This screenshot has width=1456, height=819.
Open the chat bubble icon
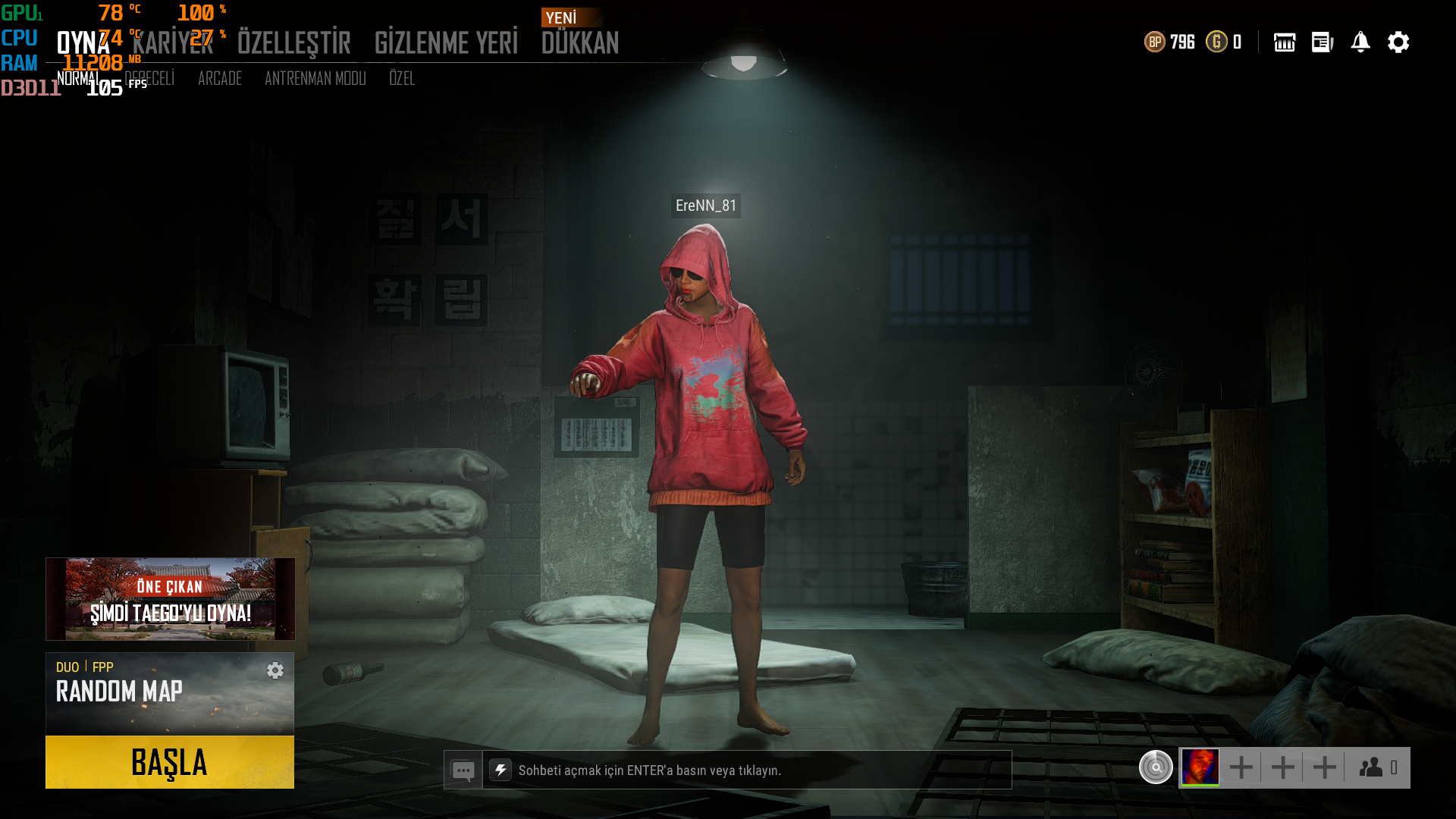click(x=463, y=770)
